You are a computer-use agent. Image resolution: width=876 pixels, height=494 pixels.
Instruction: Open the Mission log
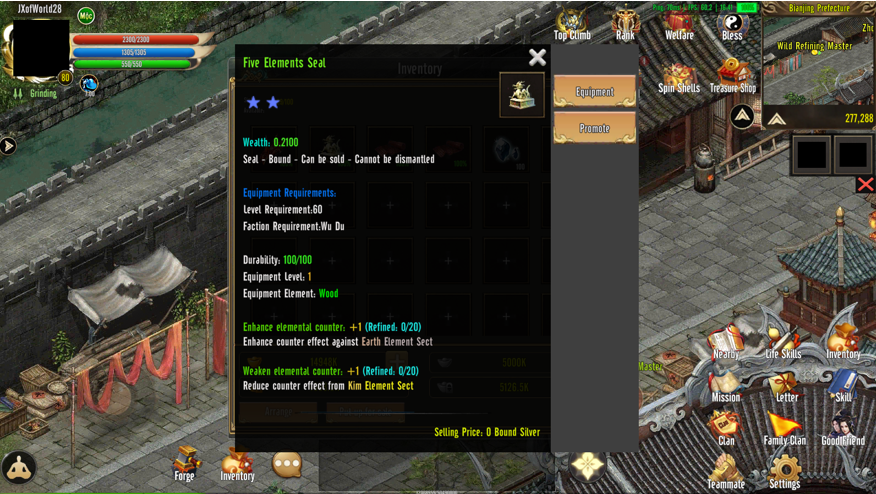(x=726, y=384)
